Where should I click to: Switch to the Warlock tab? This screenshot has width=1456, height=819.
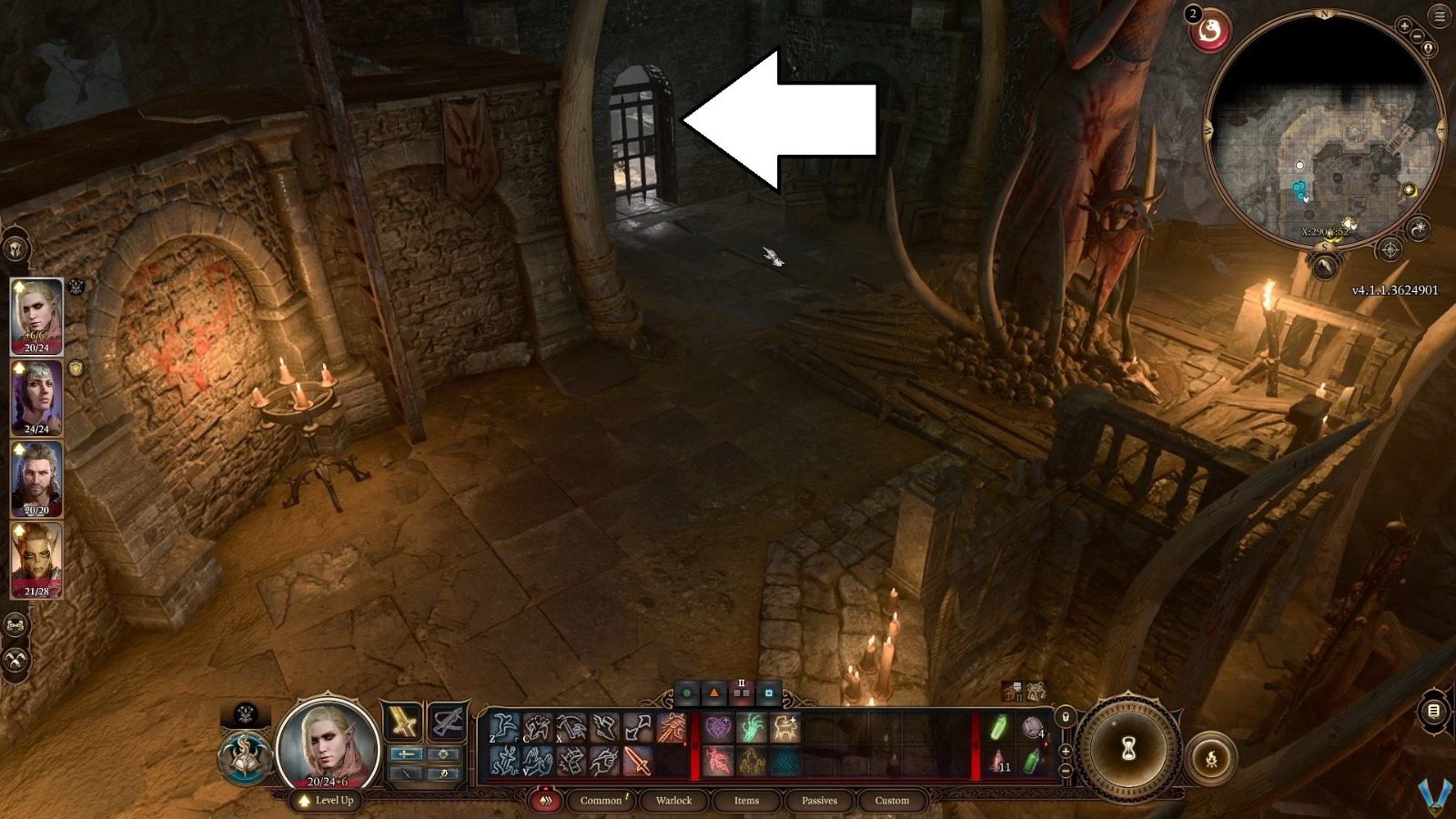click(673, 801)
